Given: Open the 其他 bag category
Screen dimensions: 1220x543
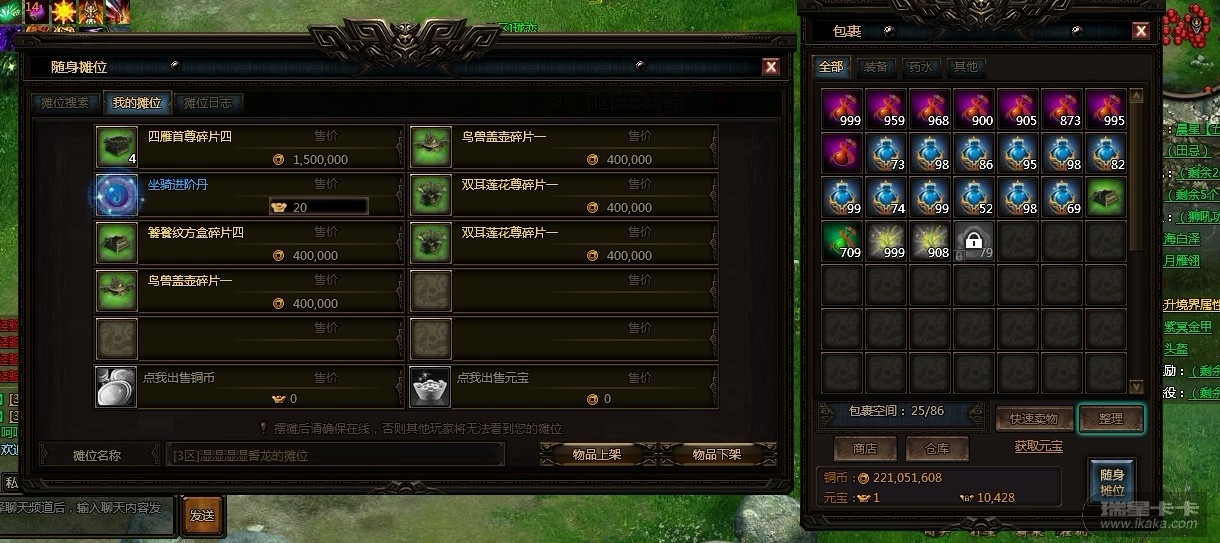Looking at the screenshot, I should 966,68.
